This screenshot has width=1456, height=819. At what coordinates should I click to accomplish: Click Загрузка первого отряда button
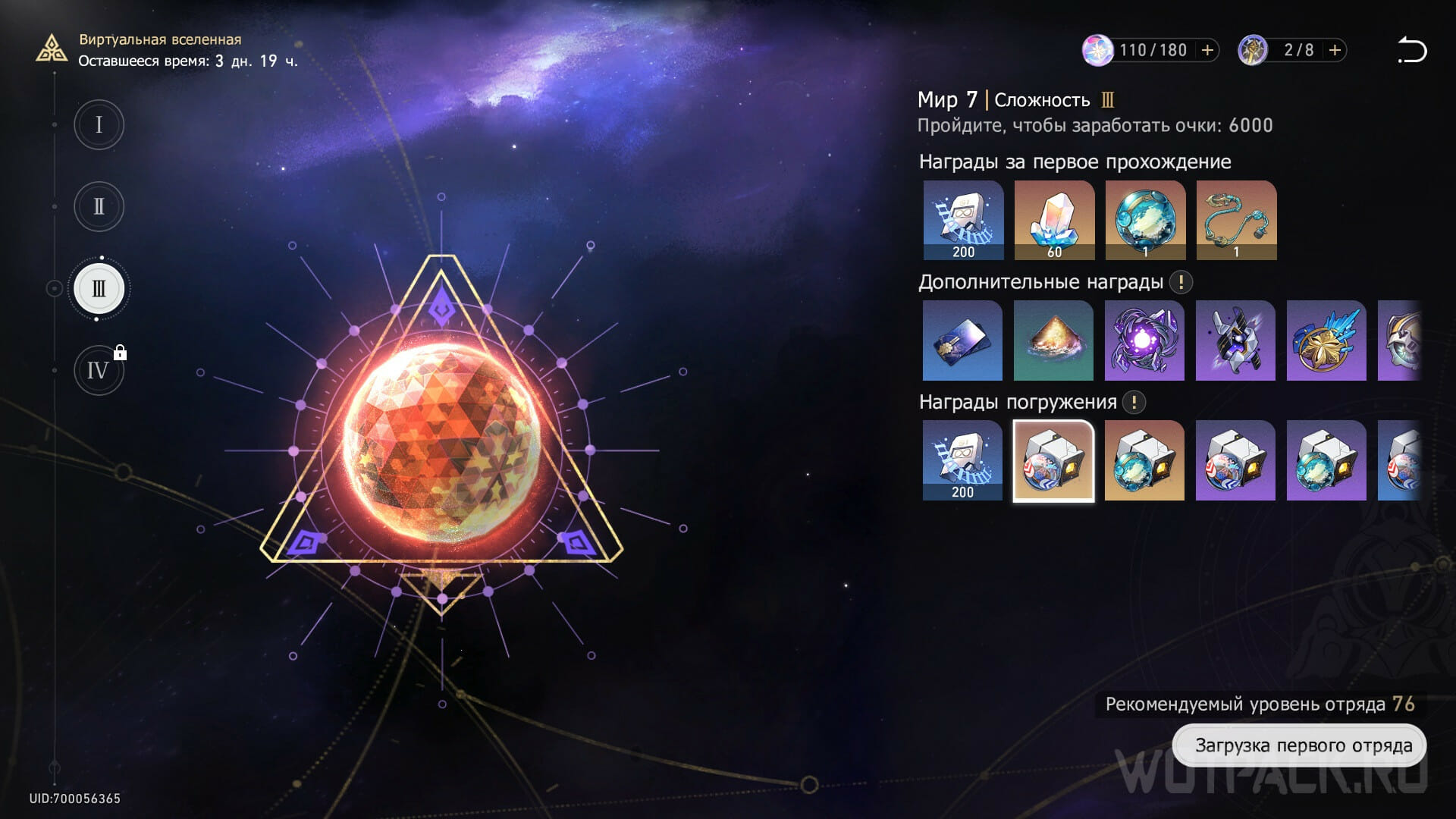[x=1299, y=745]
